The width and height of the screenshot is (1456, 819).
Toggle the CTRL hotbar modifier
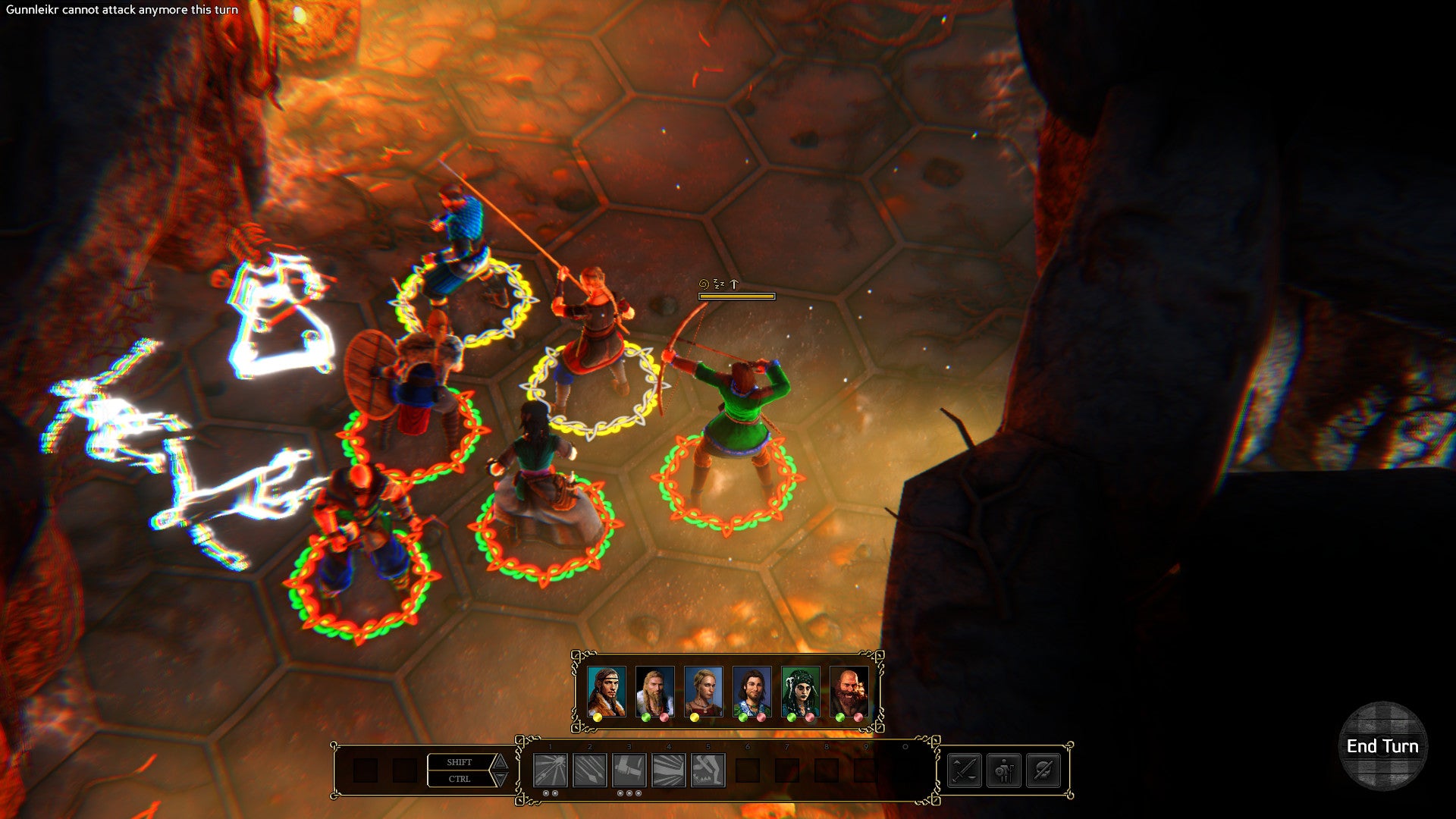(459, 779)
